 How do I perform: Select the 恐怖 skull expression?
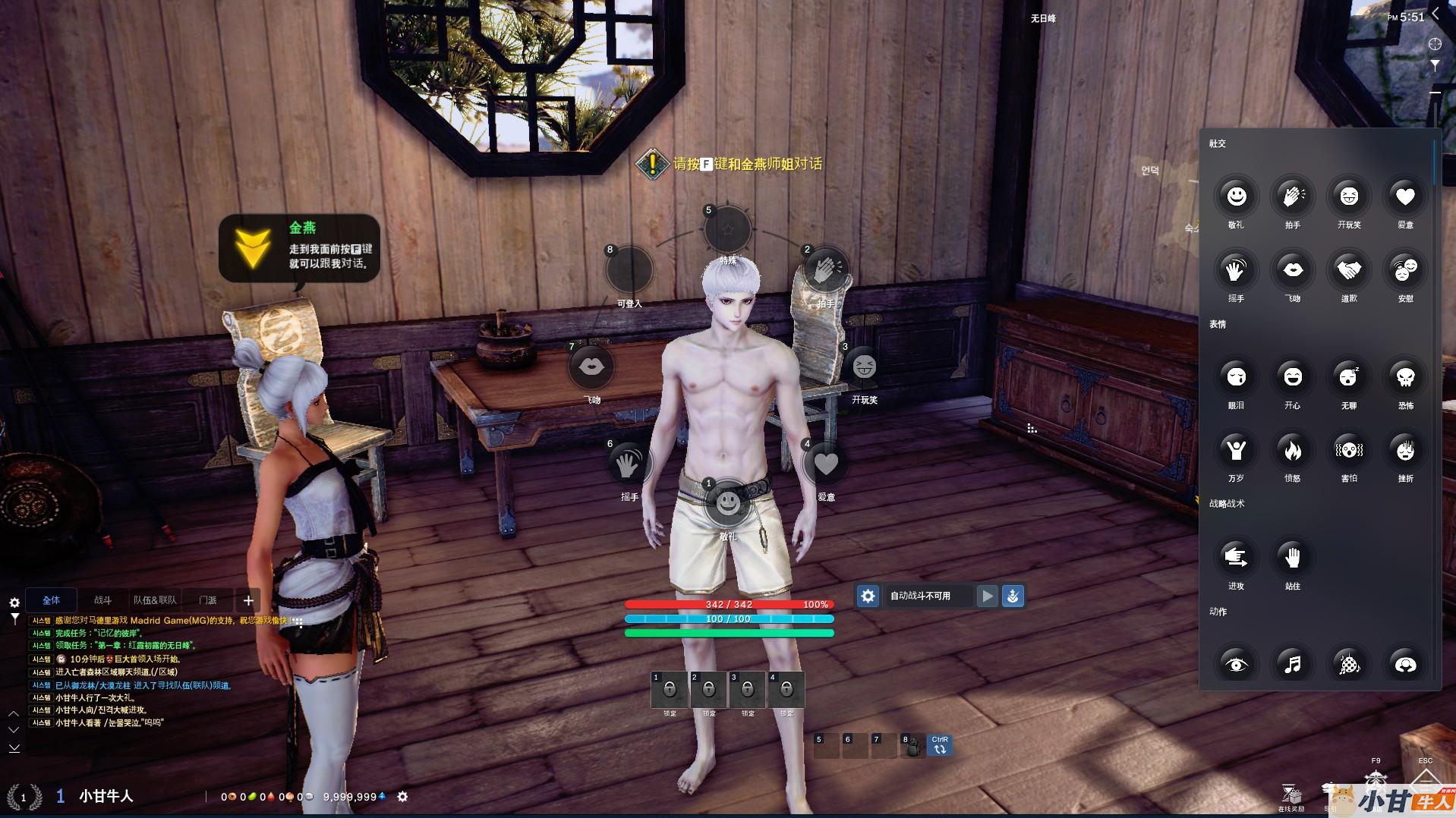[1405, 377]
